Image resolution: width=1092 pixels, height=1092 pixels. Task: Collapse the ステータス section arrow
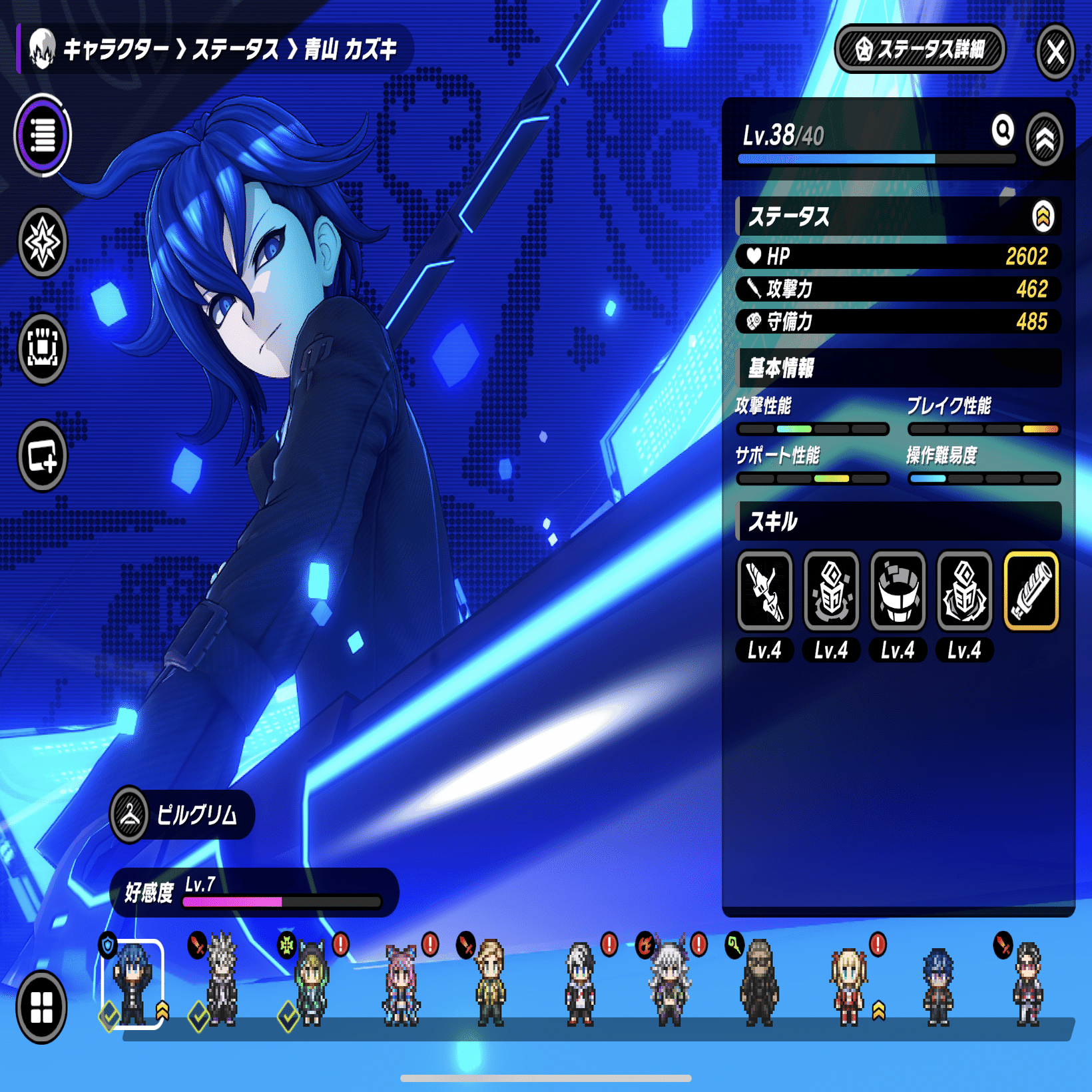coord(1043,216)
